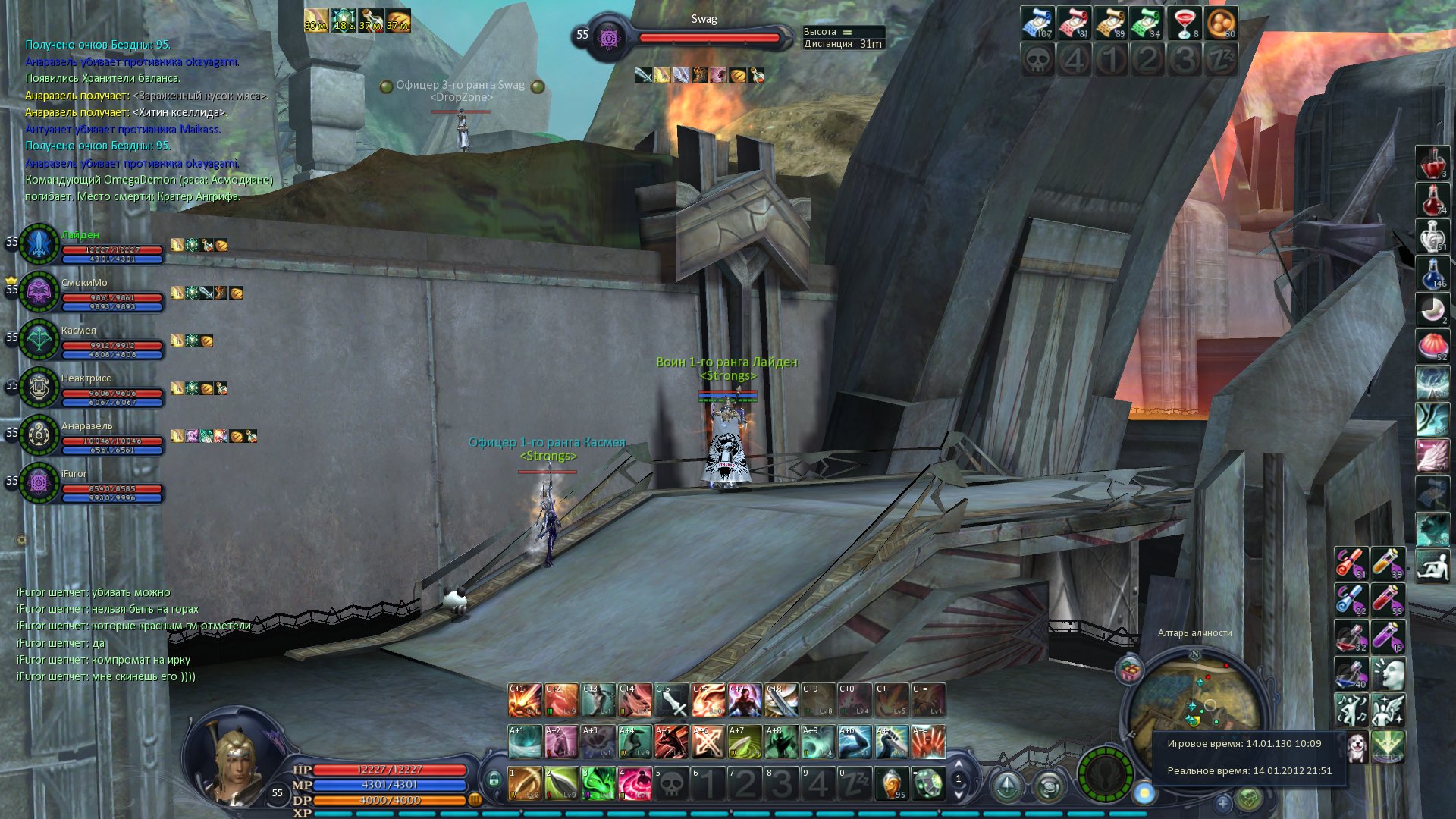
Task: Drink the red cocktail glass item
Action: tap(1183, 23)
